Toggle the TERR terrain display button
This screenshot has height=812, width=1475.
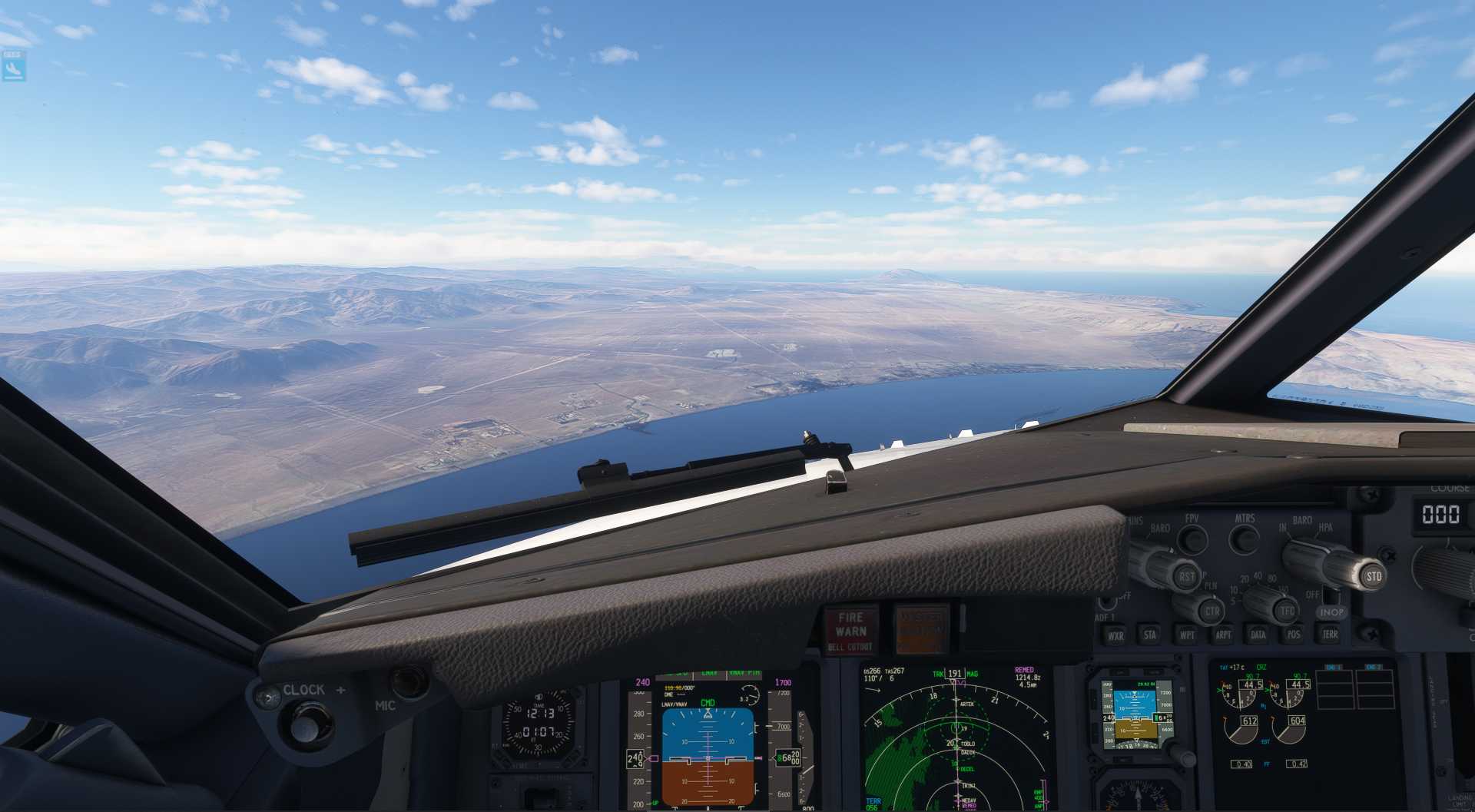[x=1330, y=634]
